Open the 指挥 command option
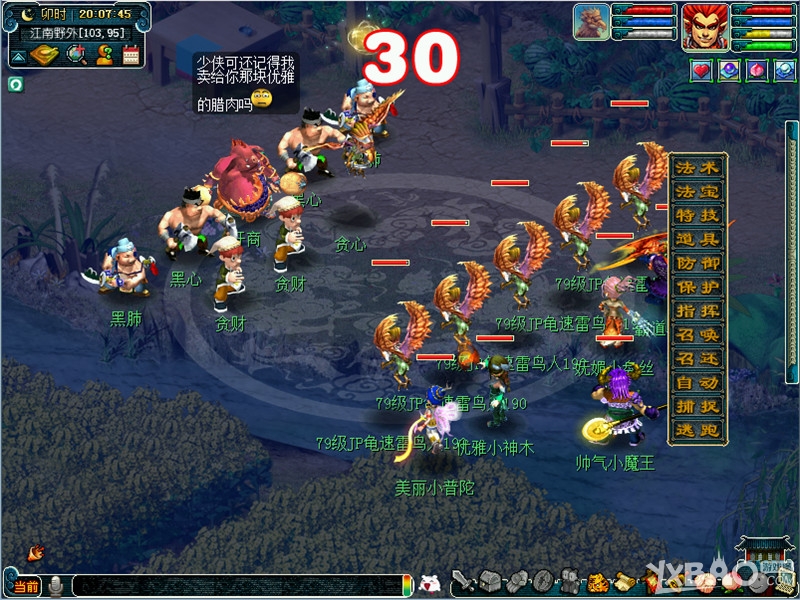Screen dimensions: 800x600 (x=697, y=311)
